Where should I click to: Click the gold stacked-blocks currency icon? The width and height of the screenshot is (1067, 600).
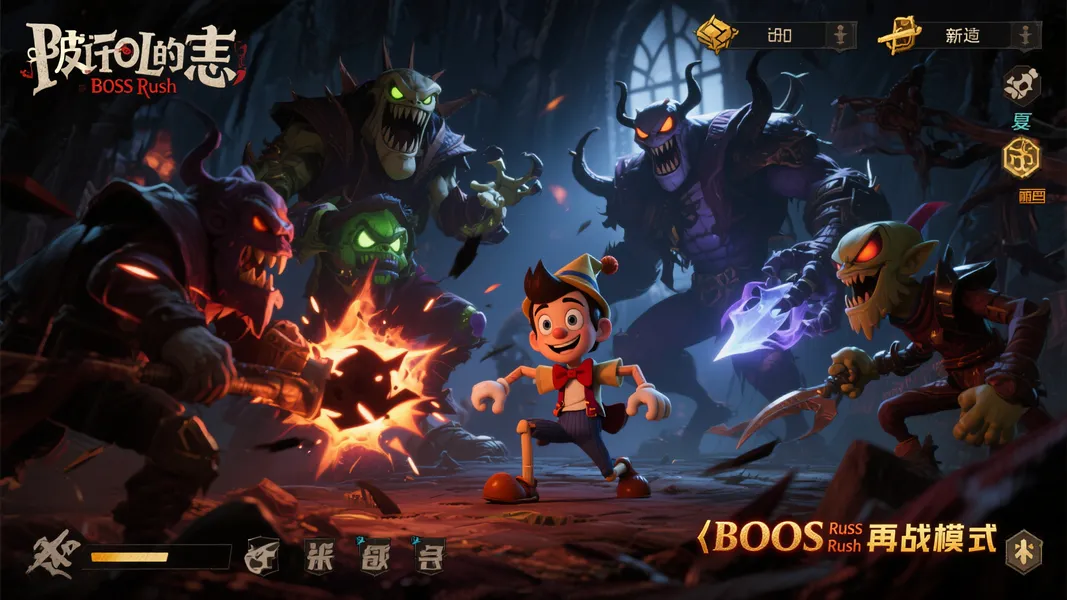coord(716,35)
